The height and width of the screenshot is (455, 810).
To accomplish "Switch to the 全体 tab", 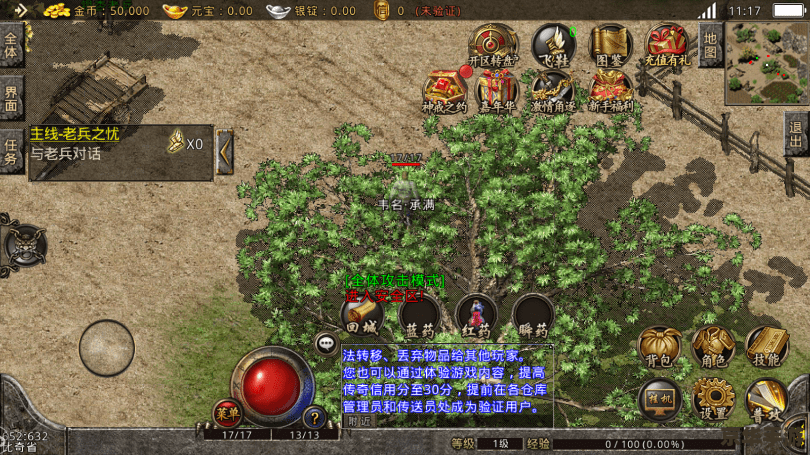I will click(x=12, y=46).
